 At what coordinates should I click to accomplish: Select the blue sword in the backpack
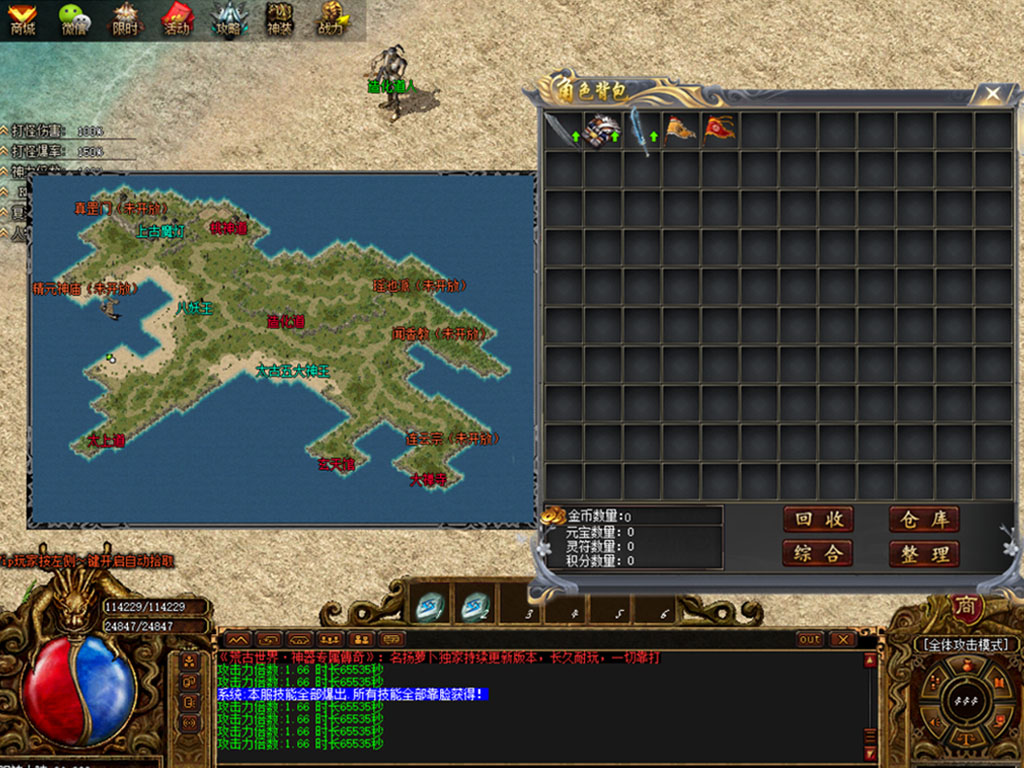coord(641,131)
